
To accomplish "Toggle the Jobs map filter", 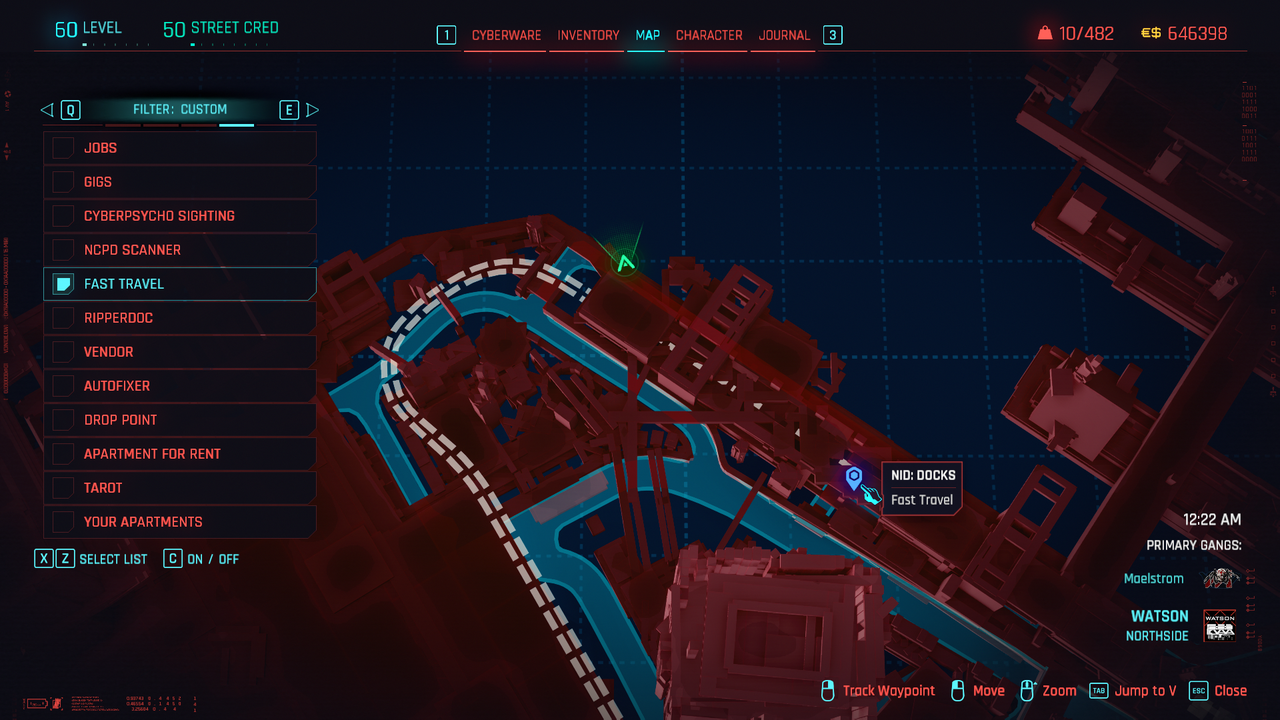I will pyautogui.click(x=64, y=148).
